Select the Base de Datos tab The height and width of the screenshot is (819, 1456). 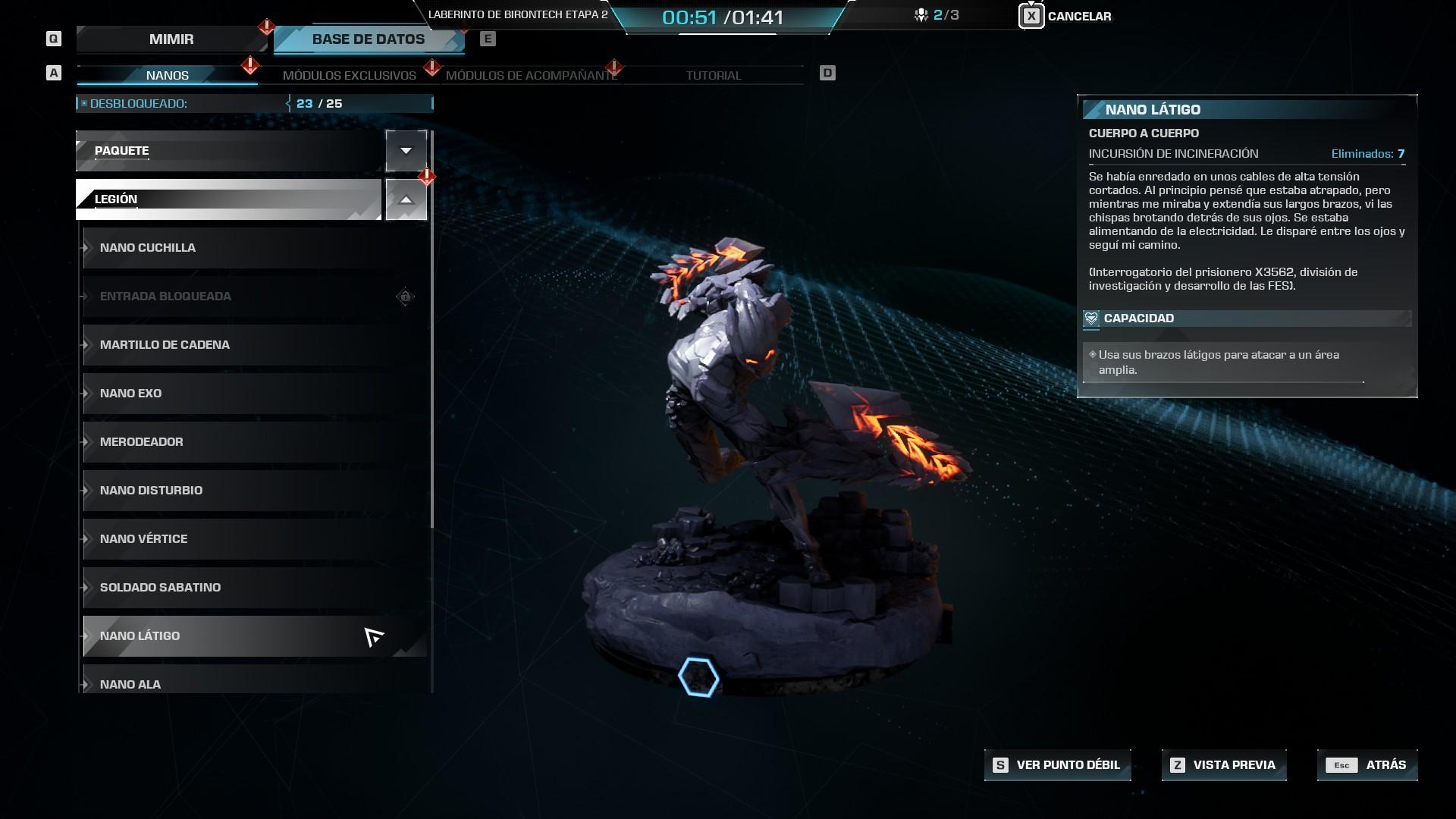[369, 39]
